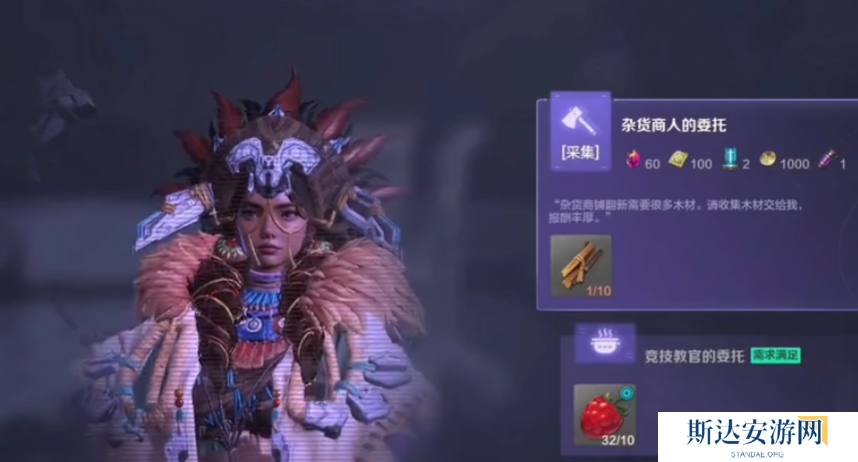Image resolution: width=858 pixels, height=462 pixels.
Task: Select the wood material slot showing 1/10
Action: [x=581, y=266]
